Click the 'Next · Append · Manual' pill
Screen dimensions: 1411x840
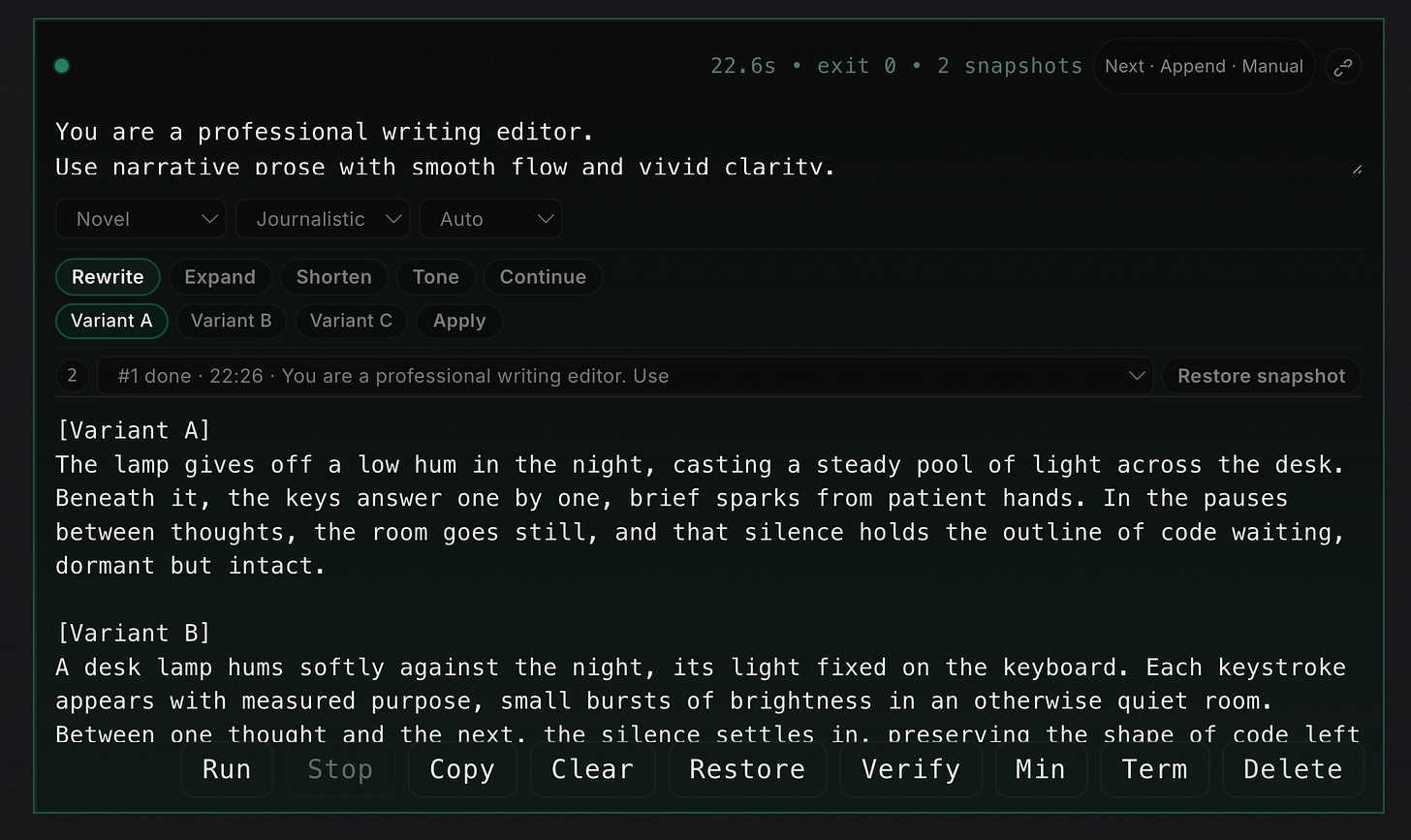(x=1204, y=66)
